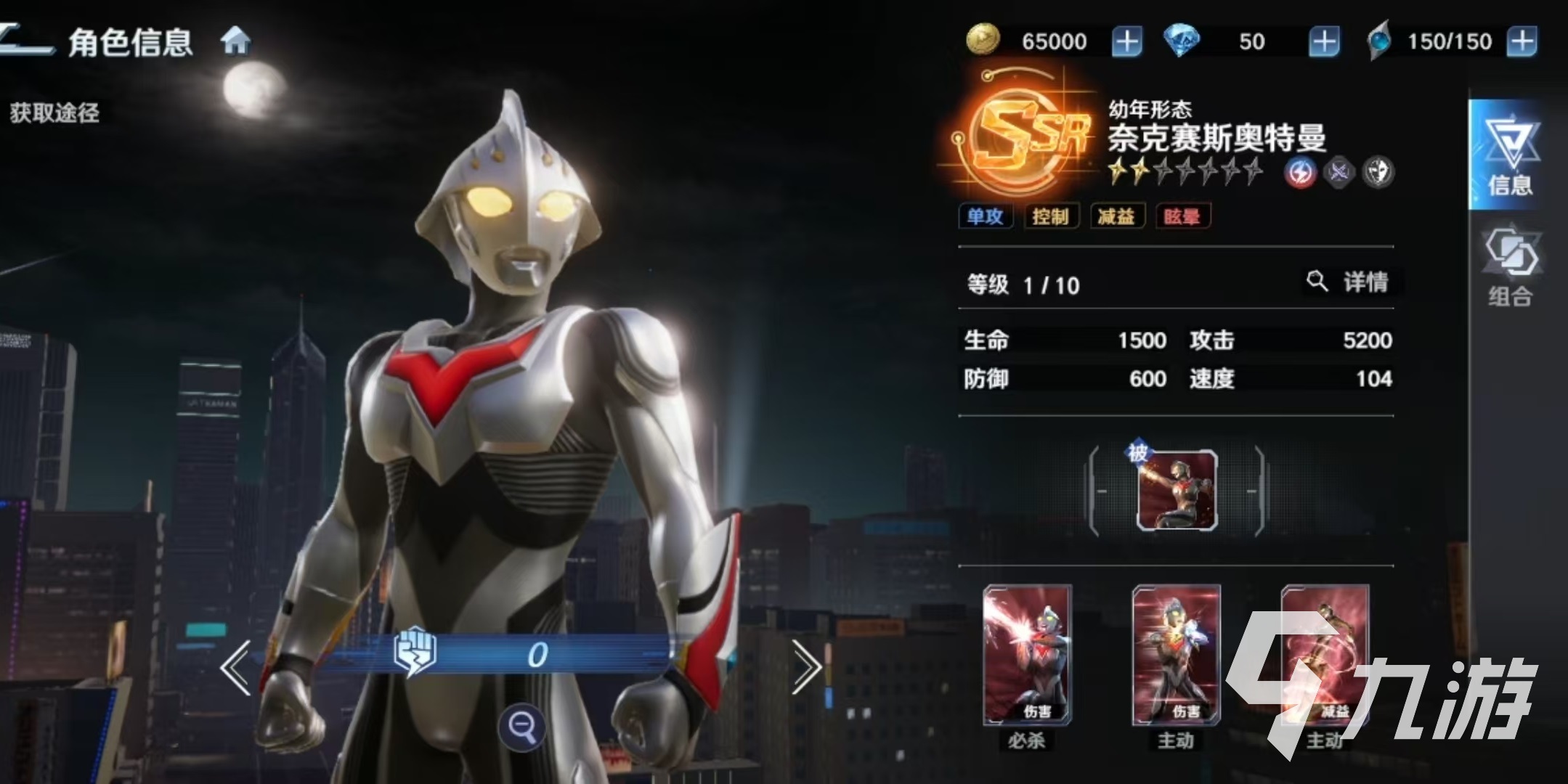This screenshot has height=784, width=1568.
Task: Refill energy with the plus button
Action: pos(1522,41)
